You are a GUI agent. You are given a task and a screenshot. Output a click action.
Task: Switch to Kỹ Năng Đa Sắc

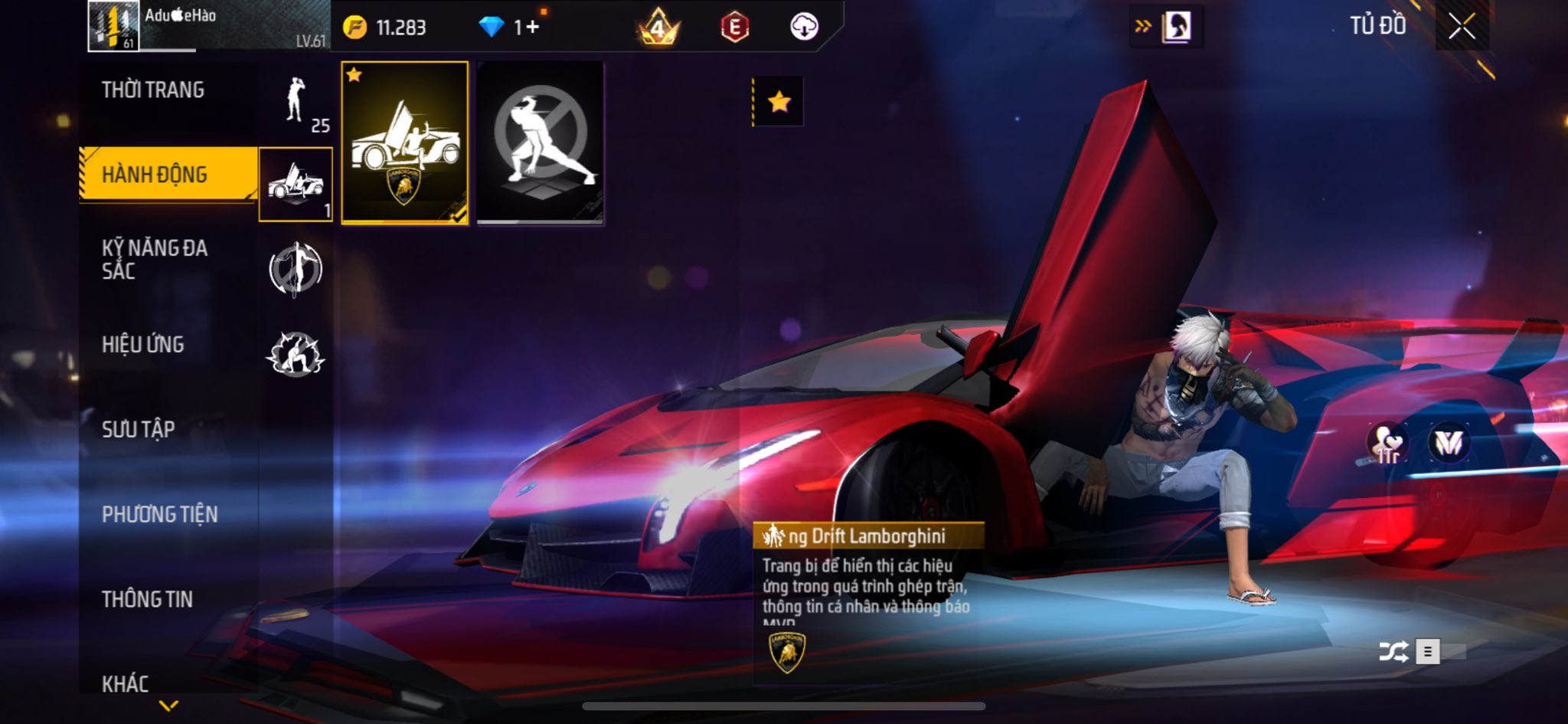tap(155, 259)
